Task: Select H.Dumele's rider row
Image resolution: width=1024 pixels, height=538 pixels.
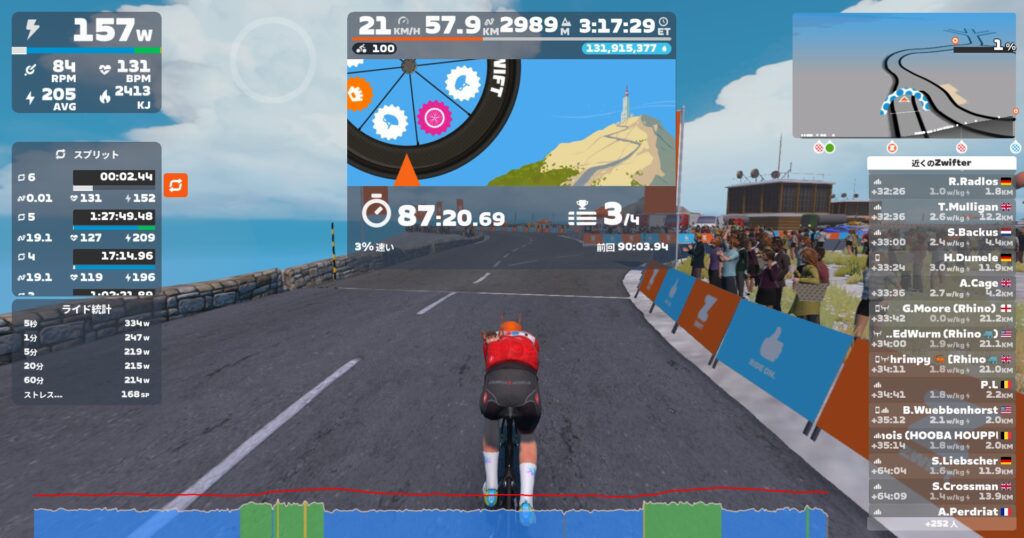Action: tap(941, 262)
